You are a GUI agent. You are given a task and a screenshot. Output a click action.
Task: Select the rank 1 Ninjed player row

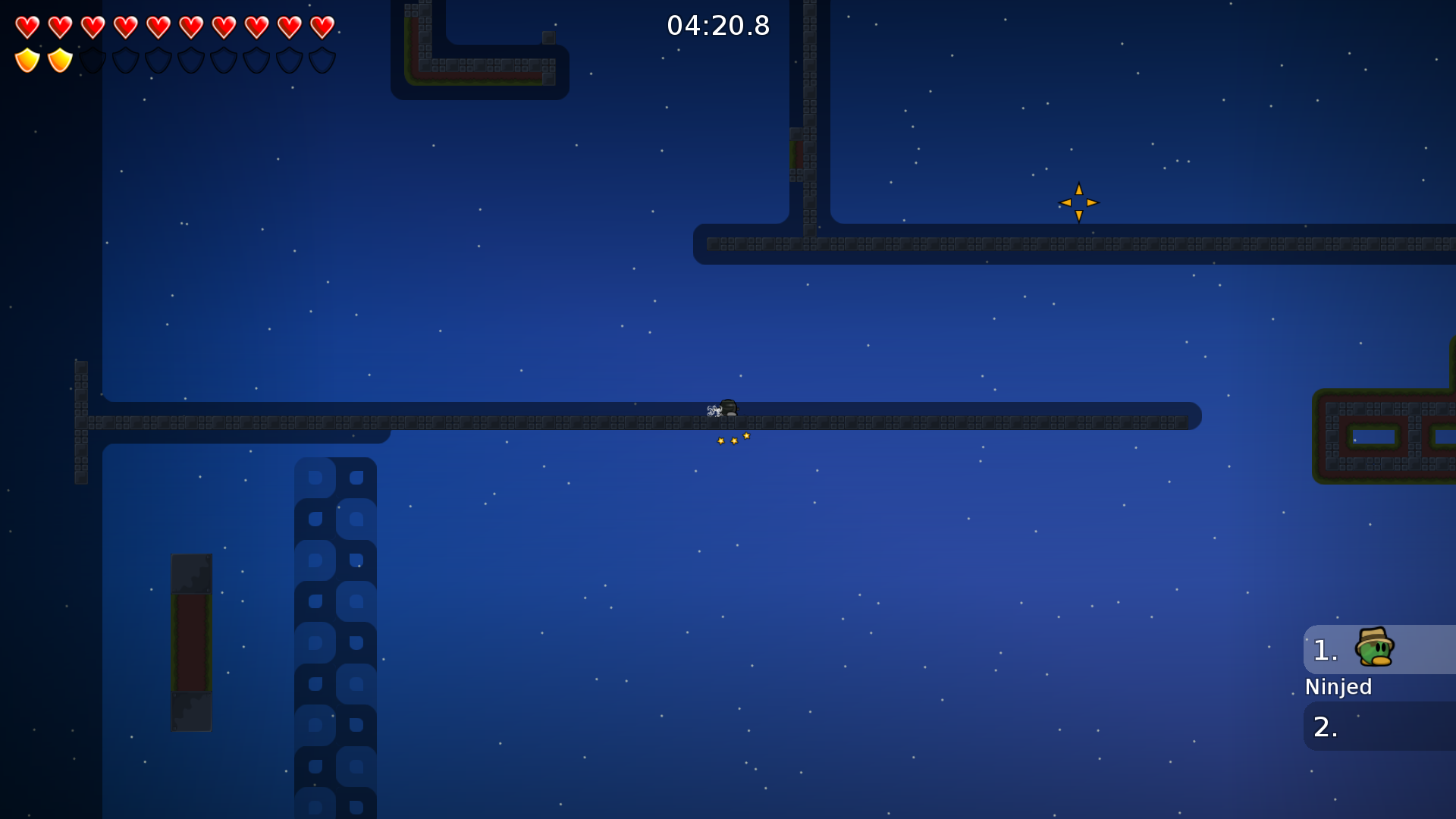tap(1379, 650)
